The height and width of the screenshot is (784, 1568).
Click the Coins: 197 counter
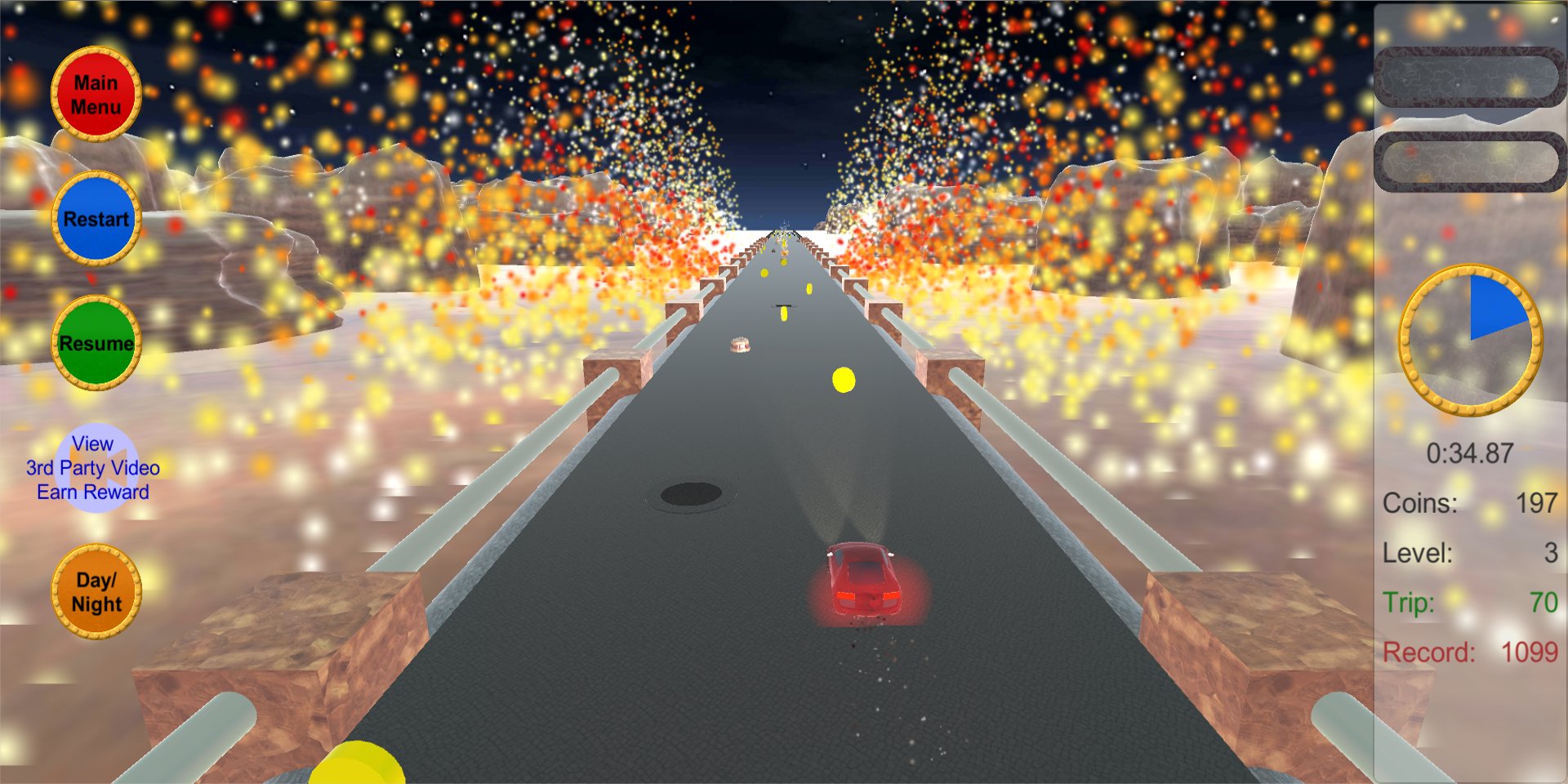(1470, 504)
